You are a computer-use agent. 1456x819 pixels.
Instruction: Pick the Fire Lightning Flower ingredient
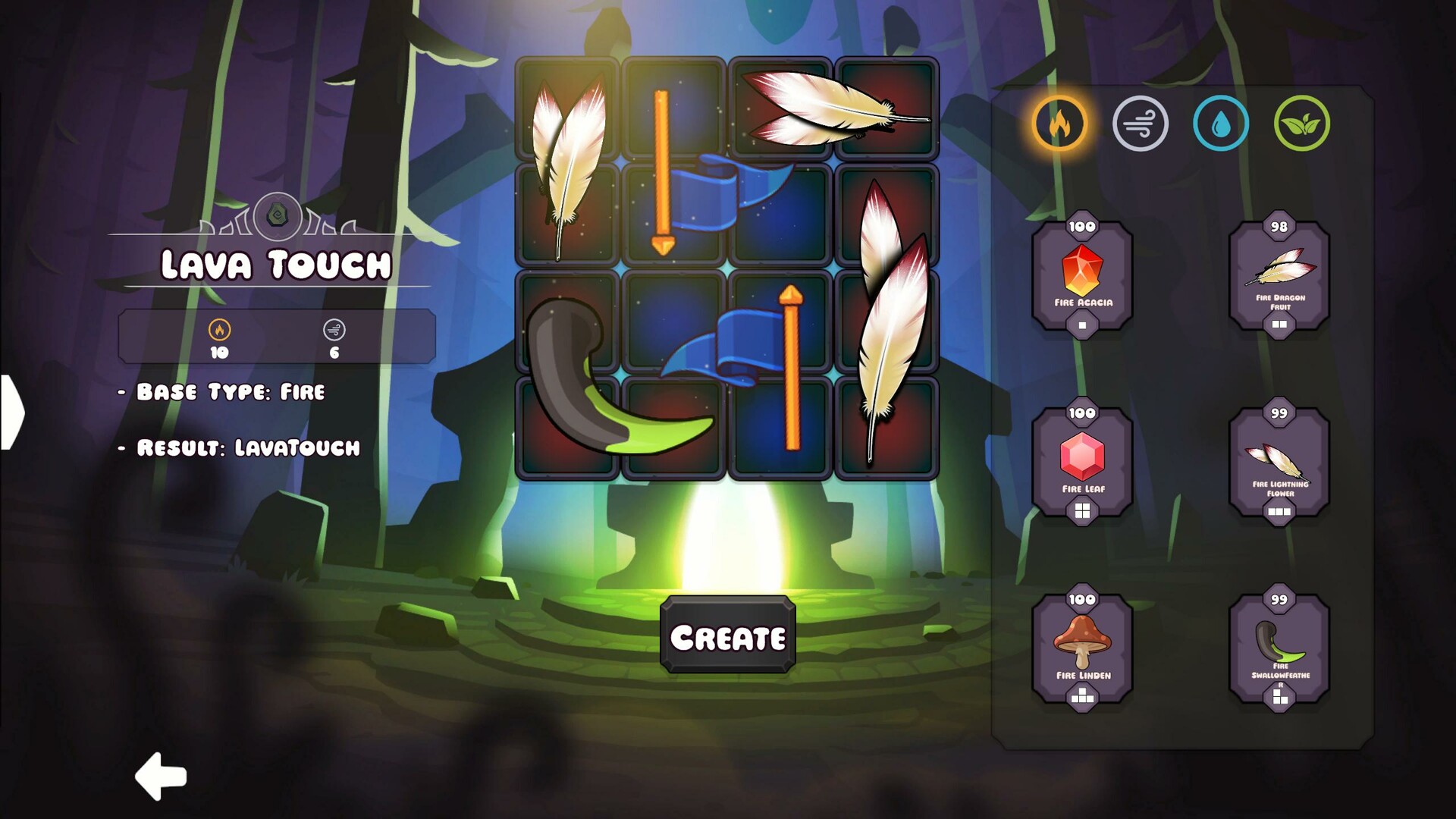tap(1279, 463)
